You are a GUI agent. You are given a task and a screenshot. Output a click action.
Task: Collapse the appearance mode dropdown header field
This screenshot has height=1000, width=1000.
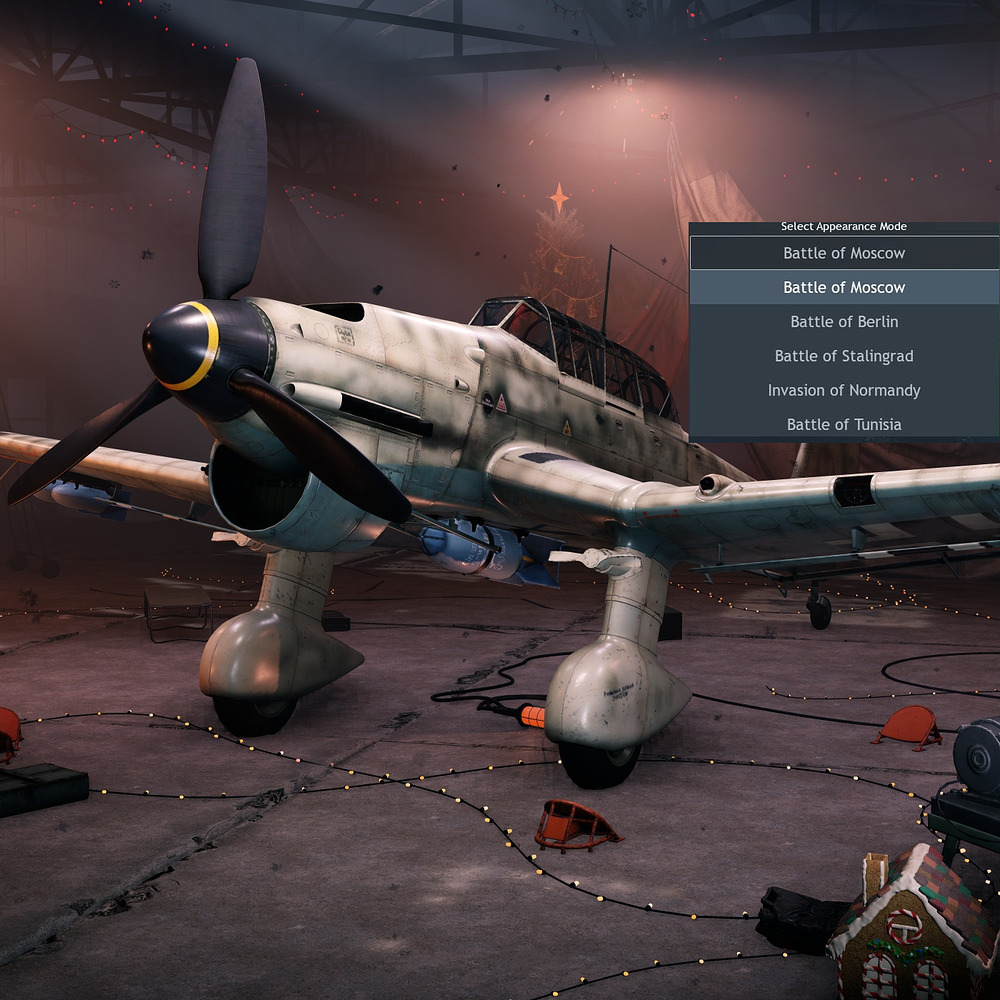pyautogui.click(x=844, y=253)
